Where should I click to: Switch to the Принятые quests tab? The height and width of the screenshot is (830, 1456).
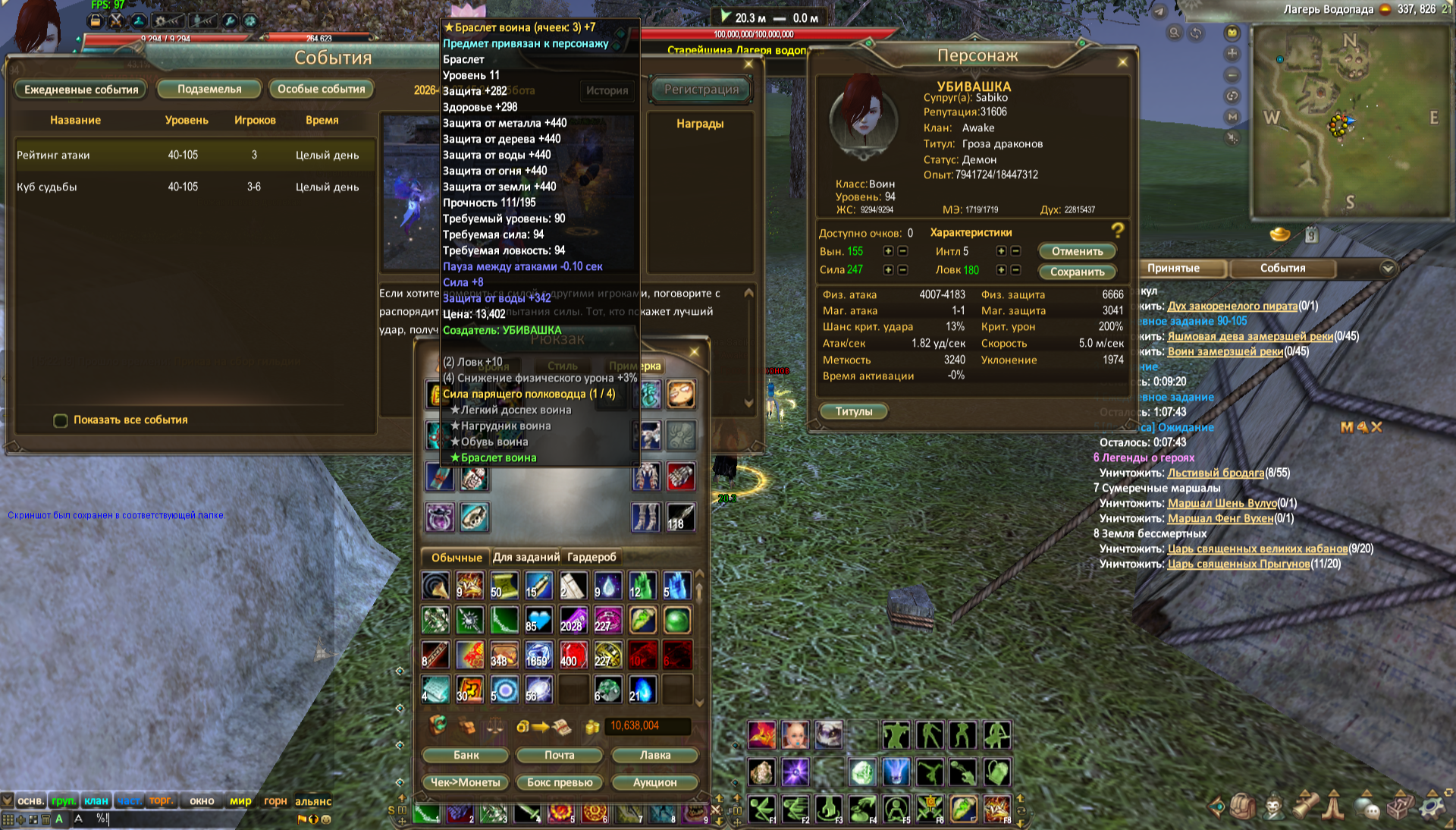(x=1173, y=269)
